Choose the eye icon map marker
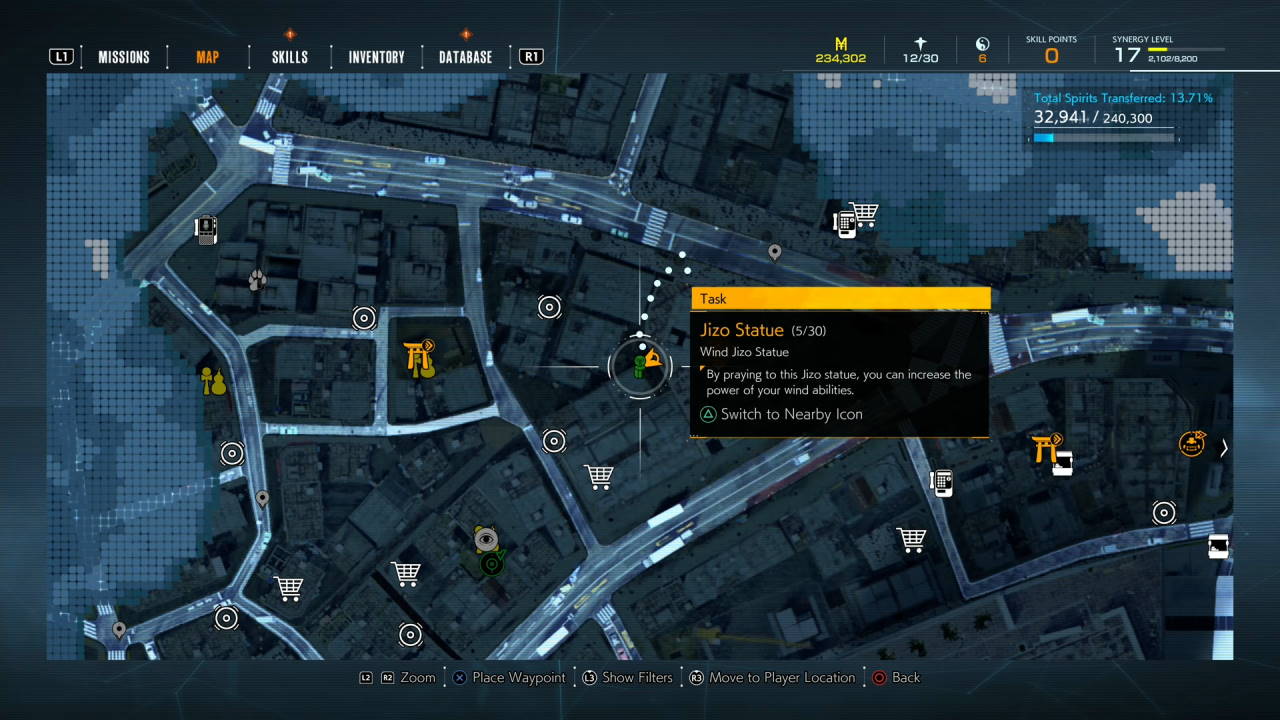Viewport: 1280px width, 720px height. click(x=486, y=541)
